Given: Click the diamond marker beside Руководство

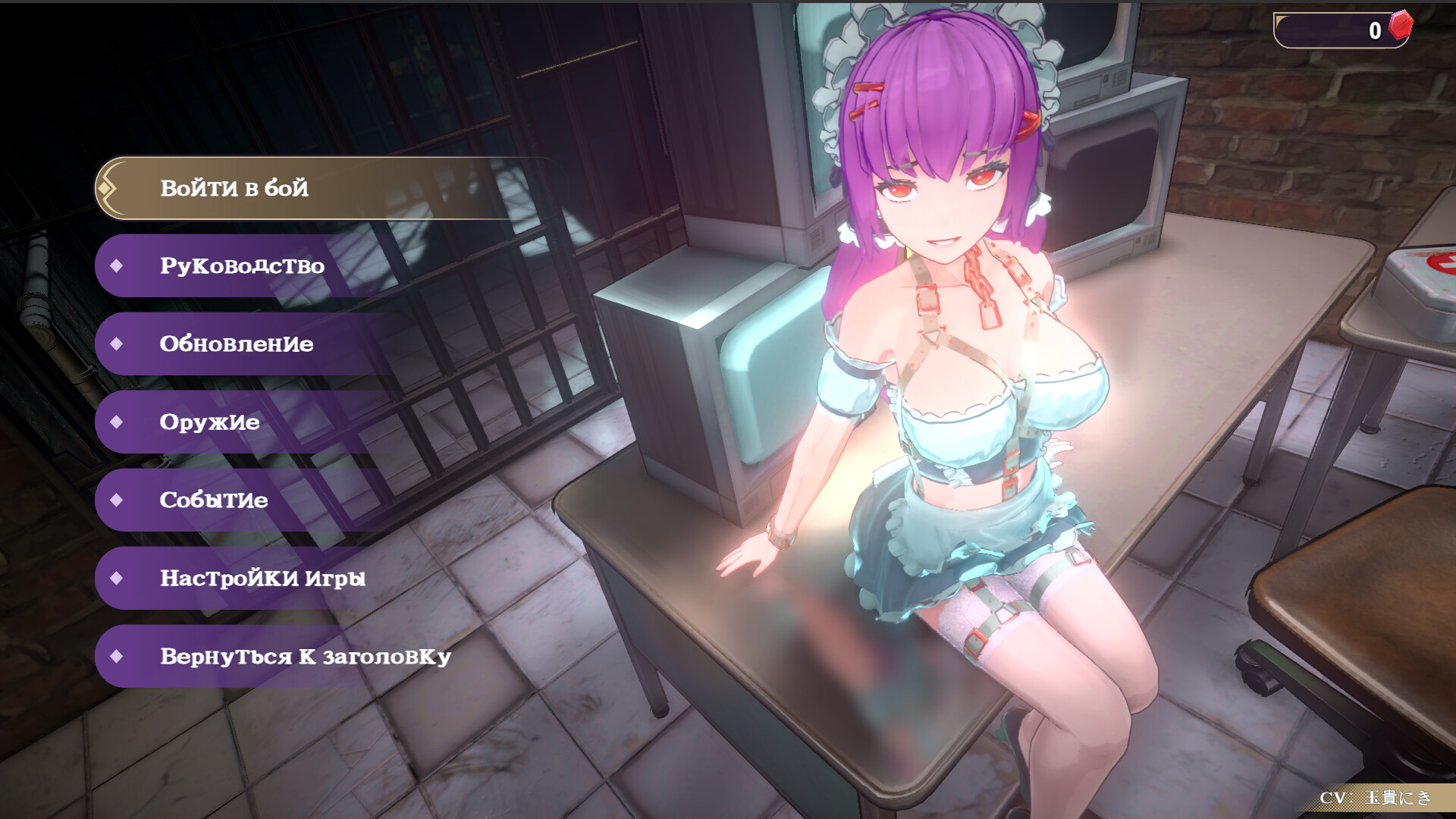Looking at the screenshot, I should (x=118, y=266).
